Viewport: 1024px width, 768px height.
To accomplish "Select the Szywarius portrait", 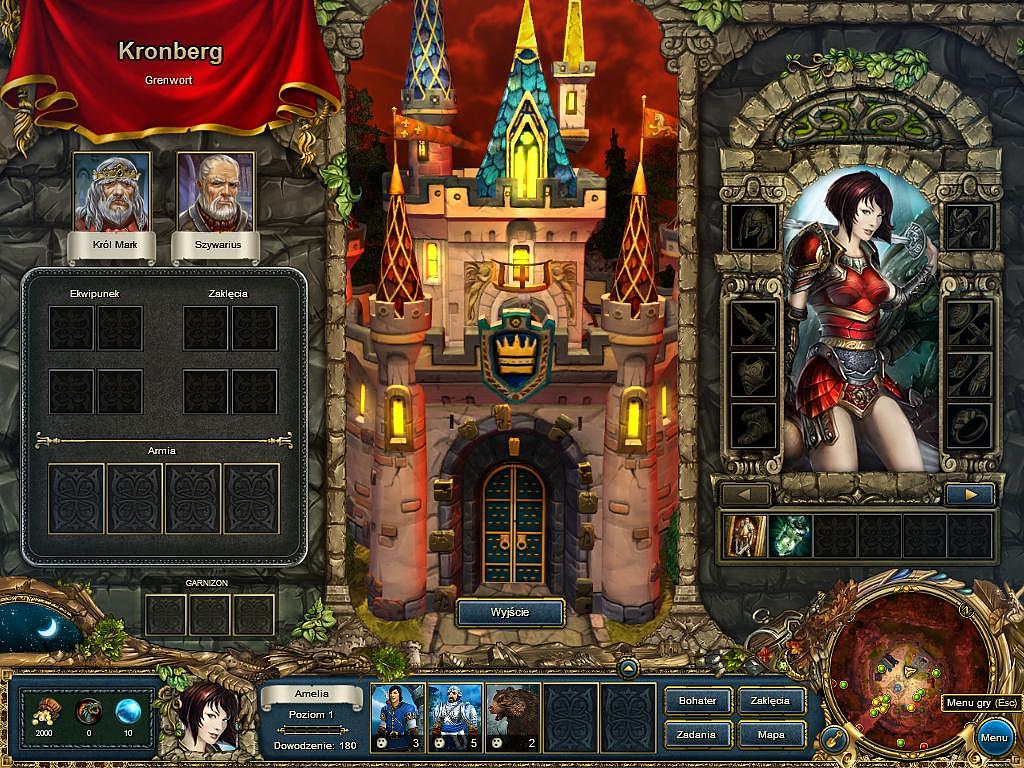I will pos(215,193).
